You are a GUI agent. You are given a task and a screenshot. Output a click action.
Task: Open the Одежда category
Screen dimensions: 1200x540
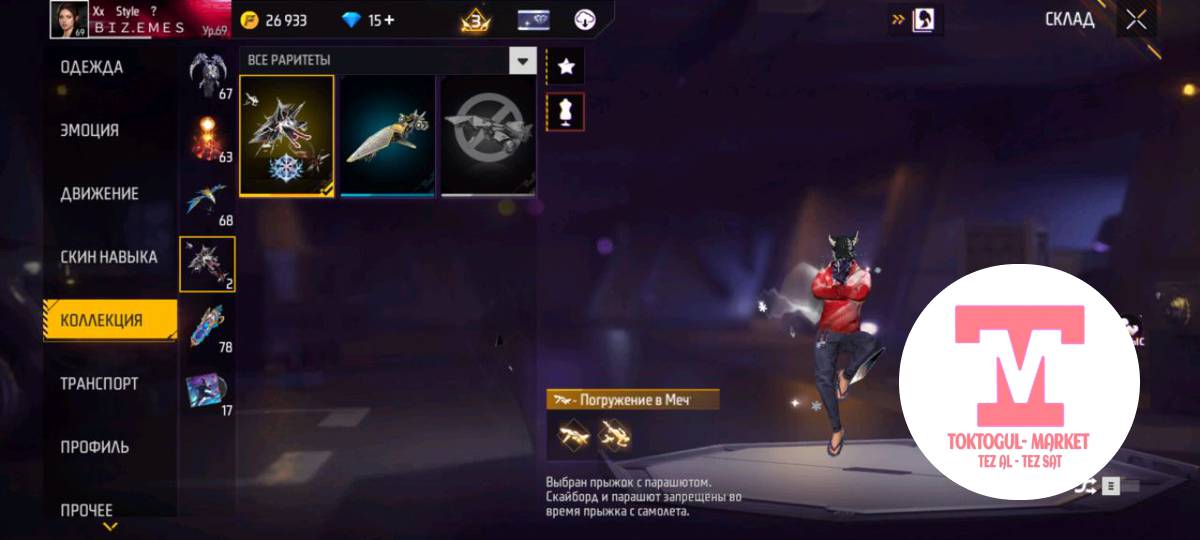point(92,68)
